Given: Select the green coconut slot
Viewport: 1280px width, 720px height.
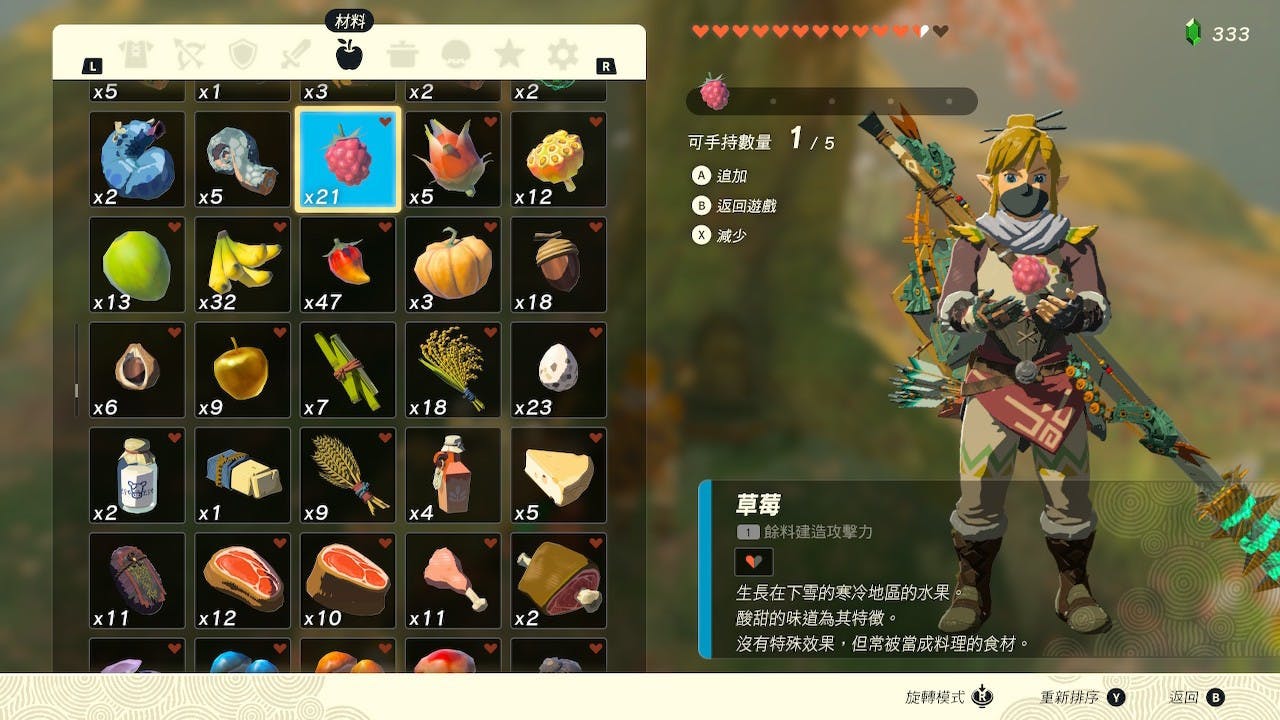Looking at the screenshot, I should [137, 265].
